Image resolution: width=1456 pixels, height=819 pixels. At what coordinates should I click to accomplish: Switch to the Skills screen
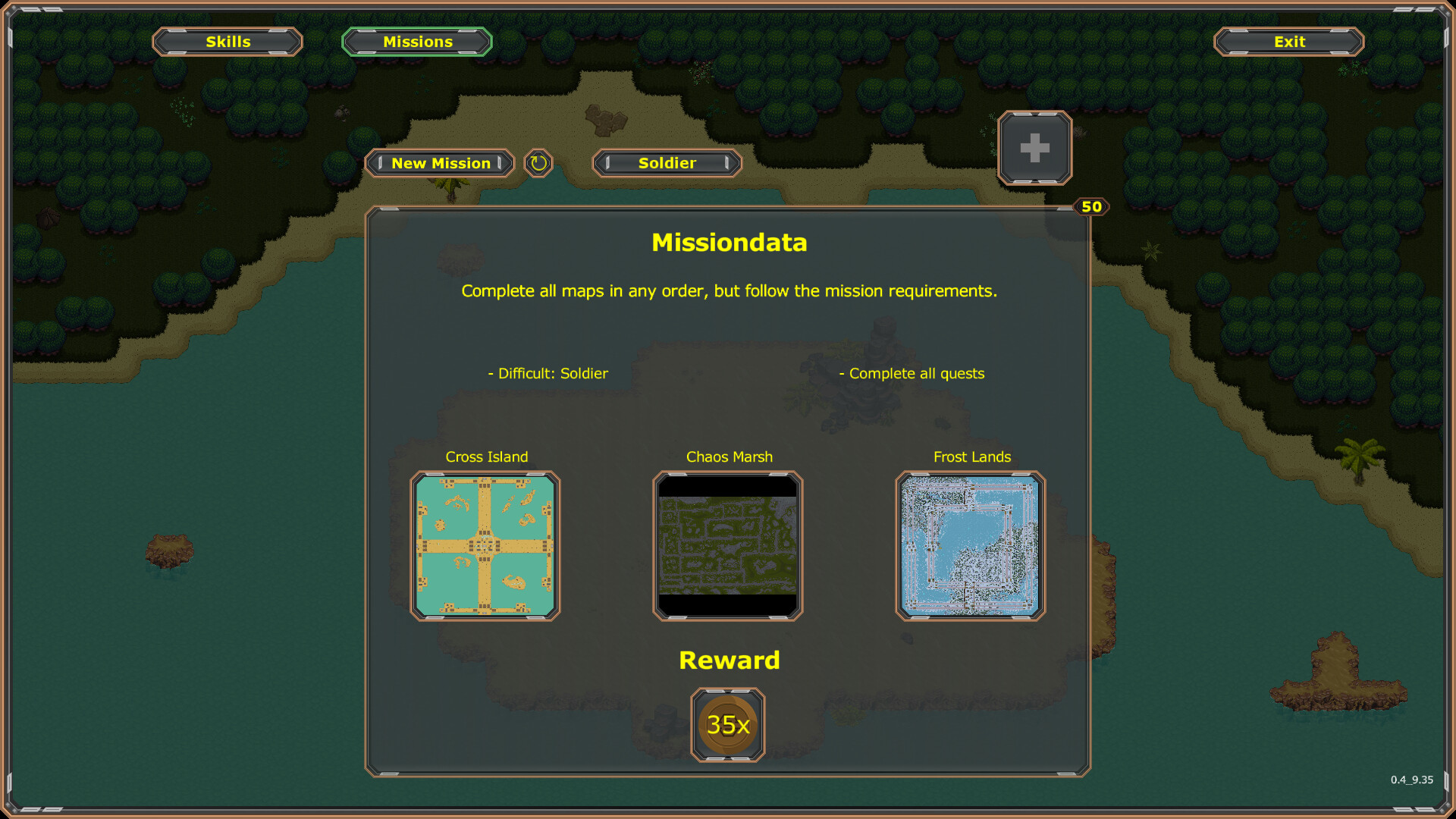[227, 42]
